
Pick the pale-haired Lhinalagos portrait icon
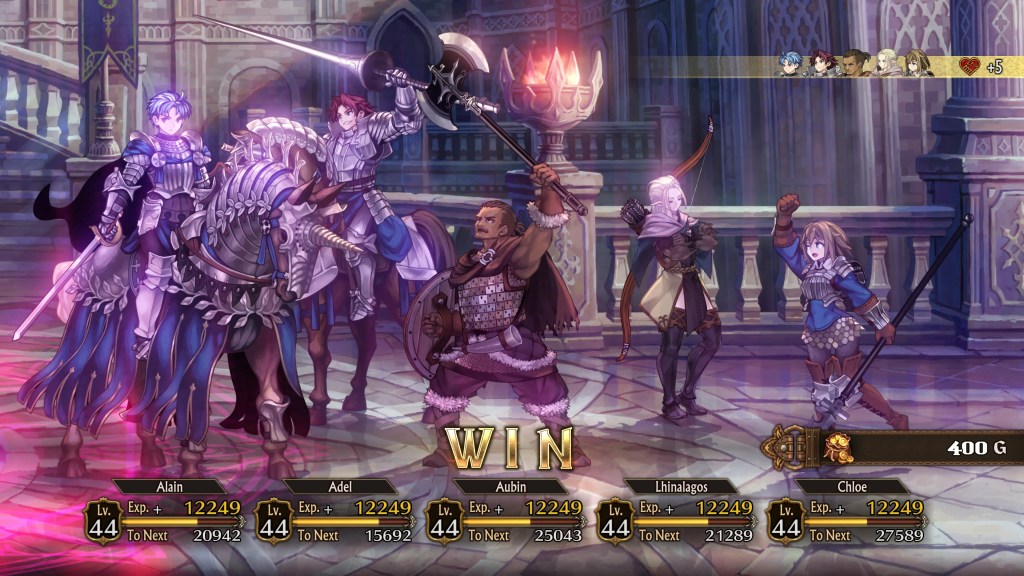click(x=886, y=64)
